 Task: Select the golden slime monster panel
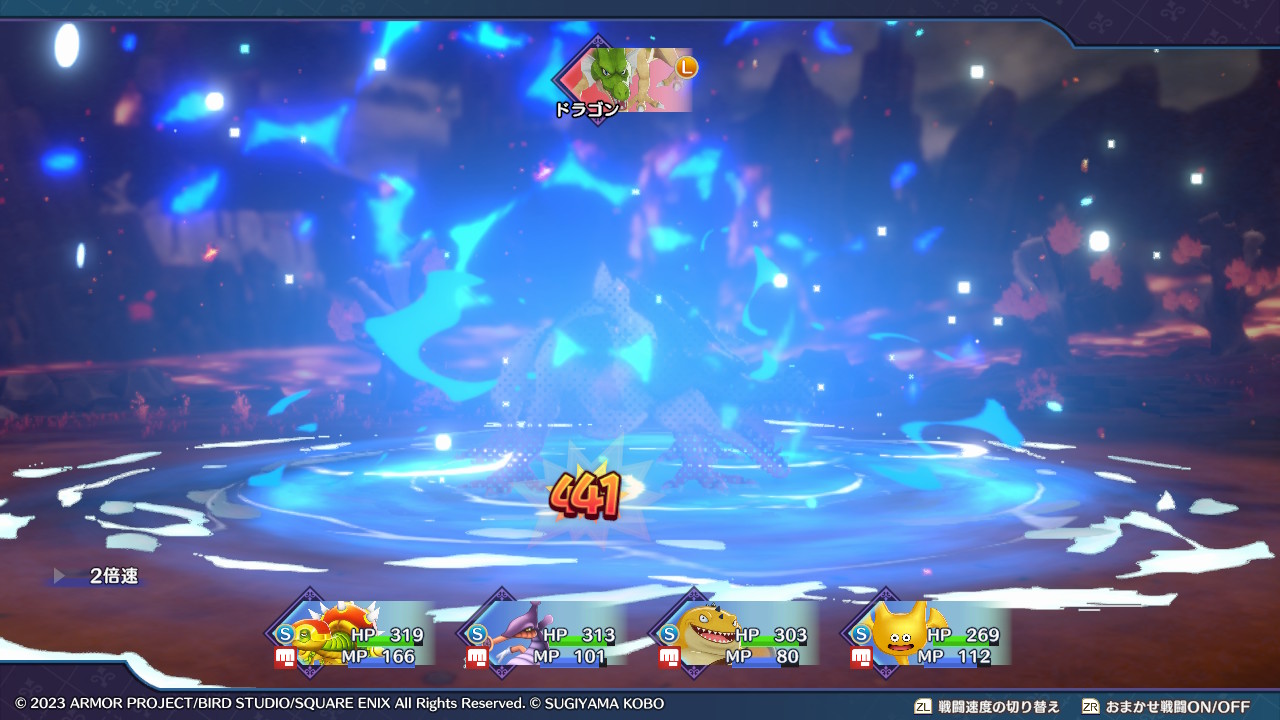coord(929,634)
